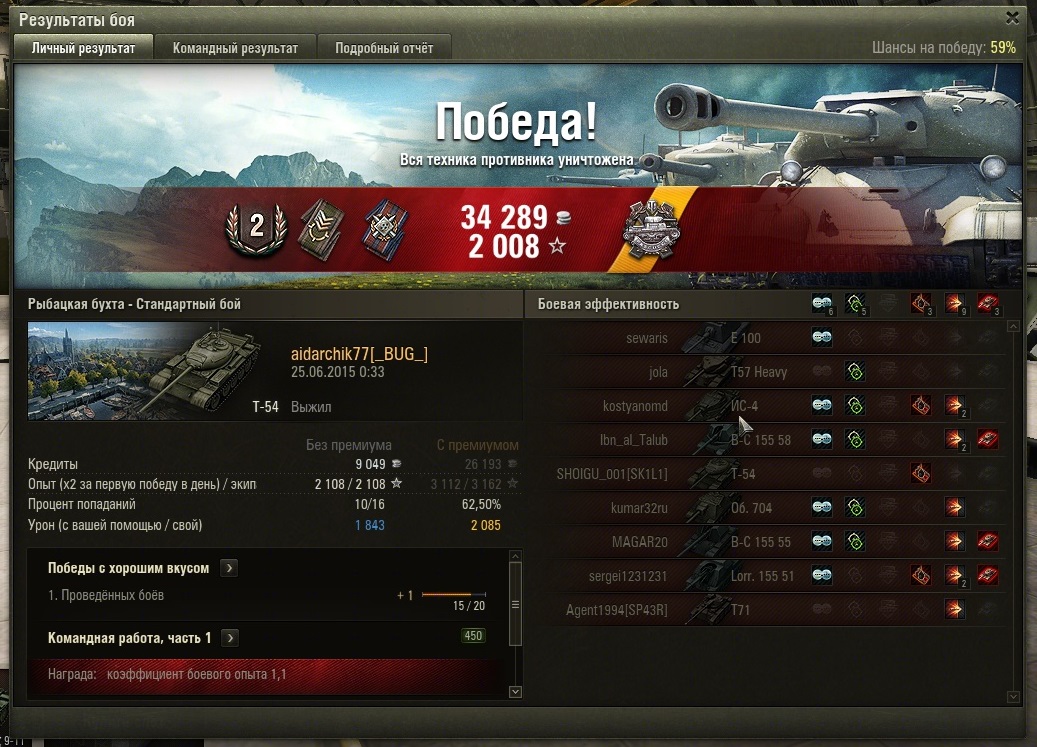Switch to the Командный результат tab
The width and height of the screenshot is (1037, 747).
pos(235,48)
